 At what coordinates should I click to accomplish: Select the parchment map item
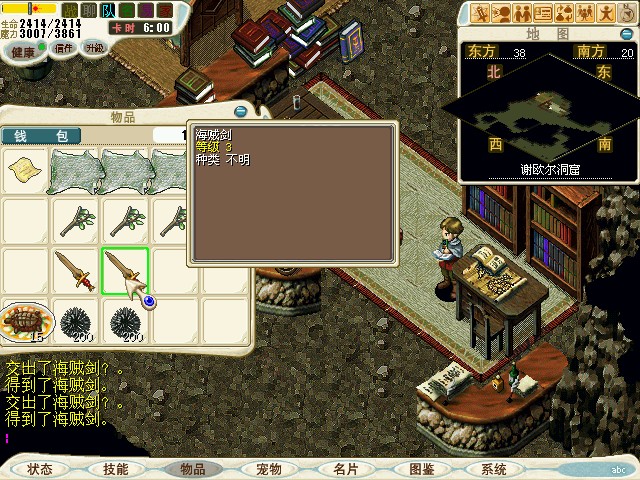click(25, 171)
